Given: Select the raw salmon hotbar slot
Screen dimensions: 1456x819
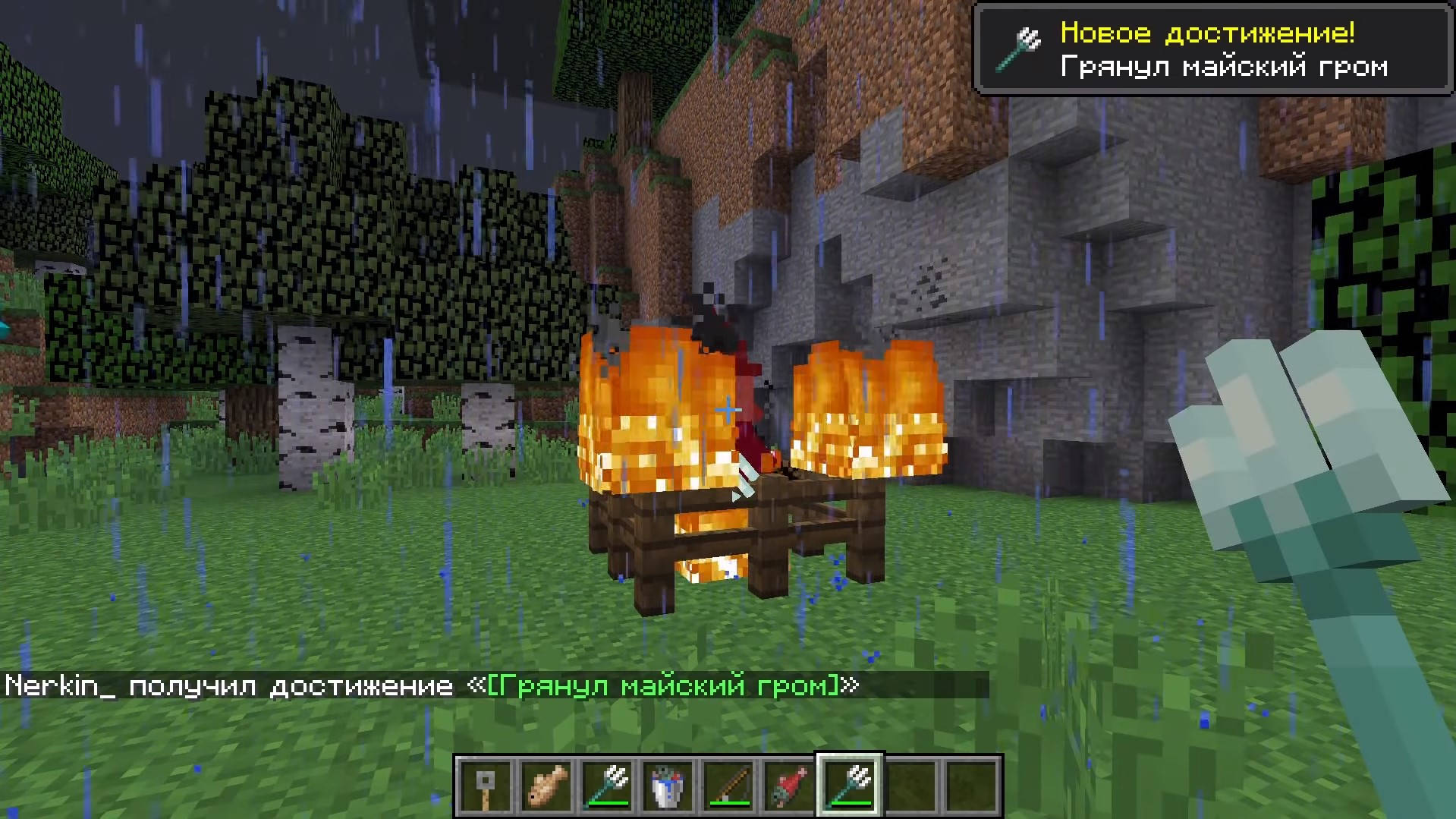Looking at the screenshot, I should [x=789, y=786].
